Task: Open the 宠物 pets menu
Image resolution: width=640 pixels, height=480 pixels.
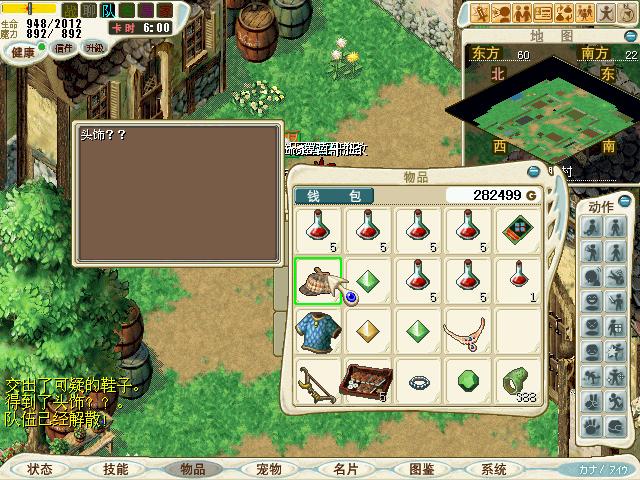Action: 268,469
